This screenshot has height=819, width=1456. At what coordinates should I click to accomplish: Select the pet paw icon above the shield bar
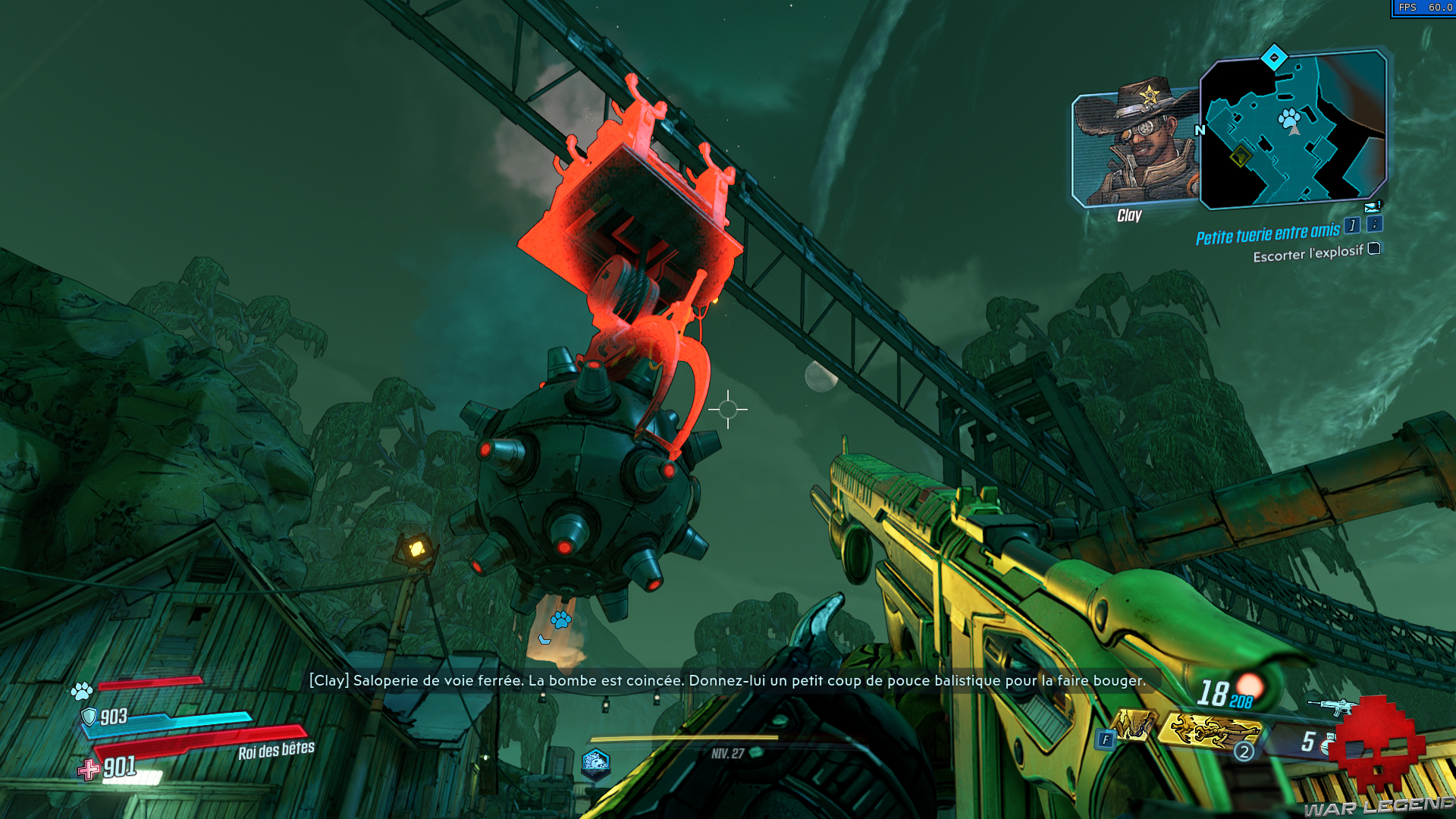(83, 691)
